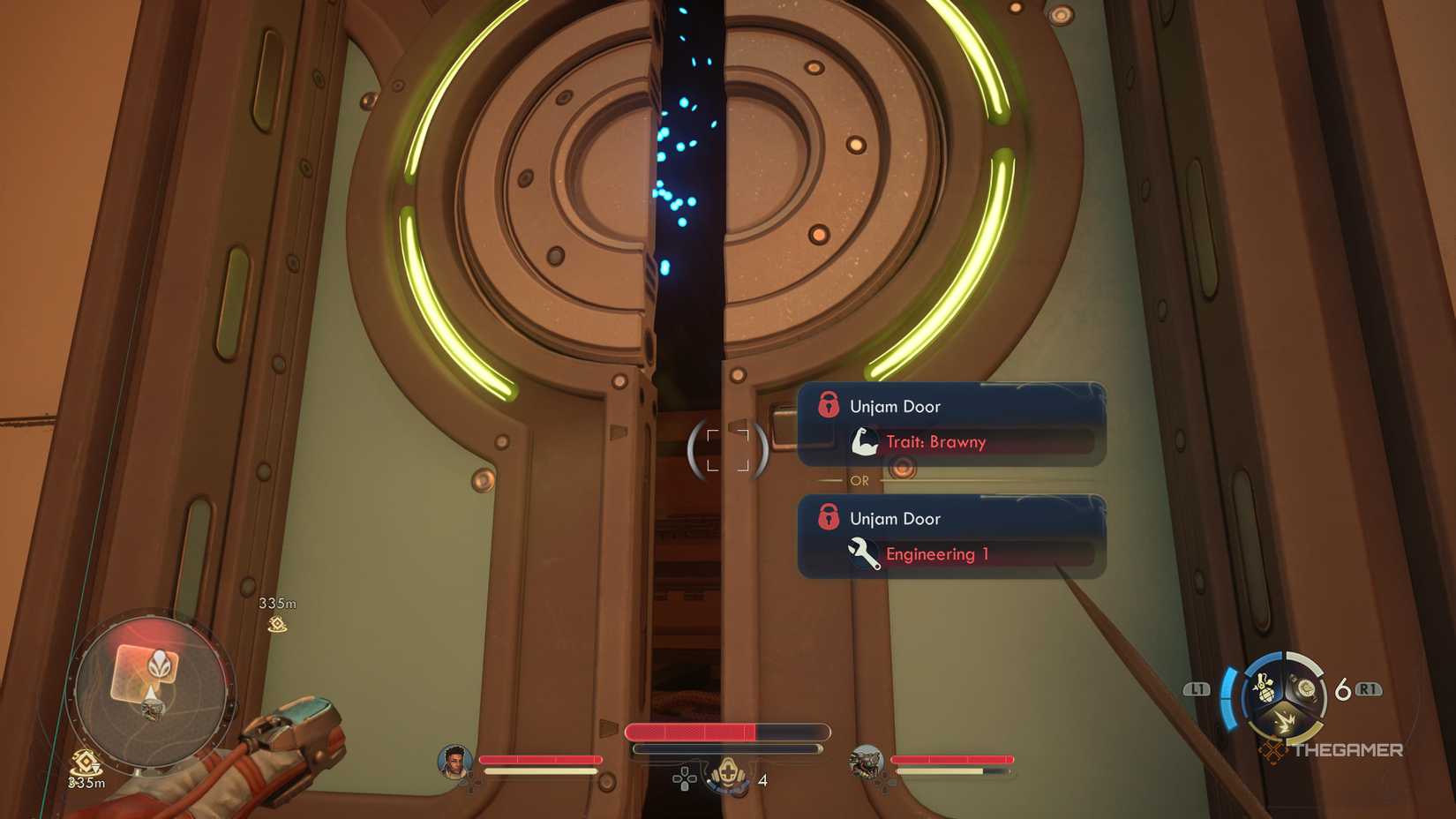The height and width of the screenshot is (819, 1456).
Task: Click the red padlock icon on the lower Unjam Door prompt
Action: [829, 519]
